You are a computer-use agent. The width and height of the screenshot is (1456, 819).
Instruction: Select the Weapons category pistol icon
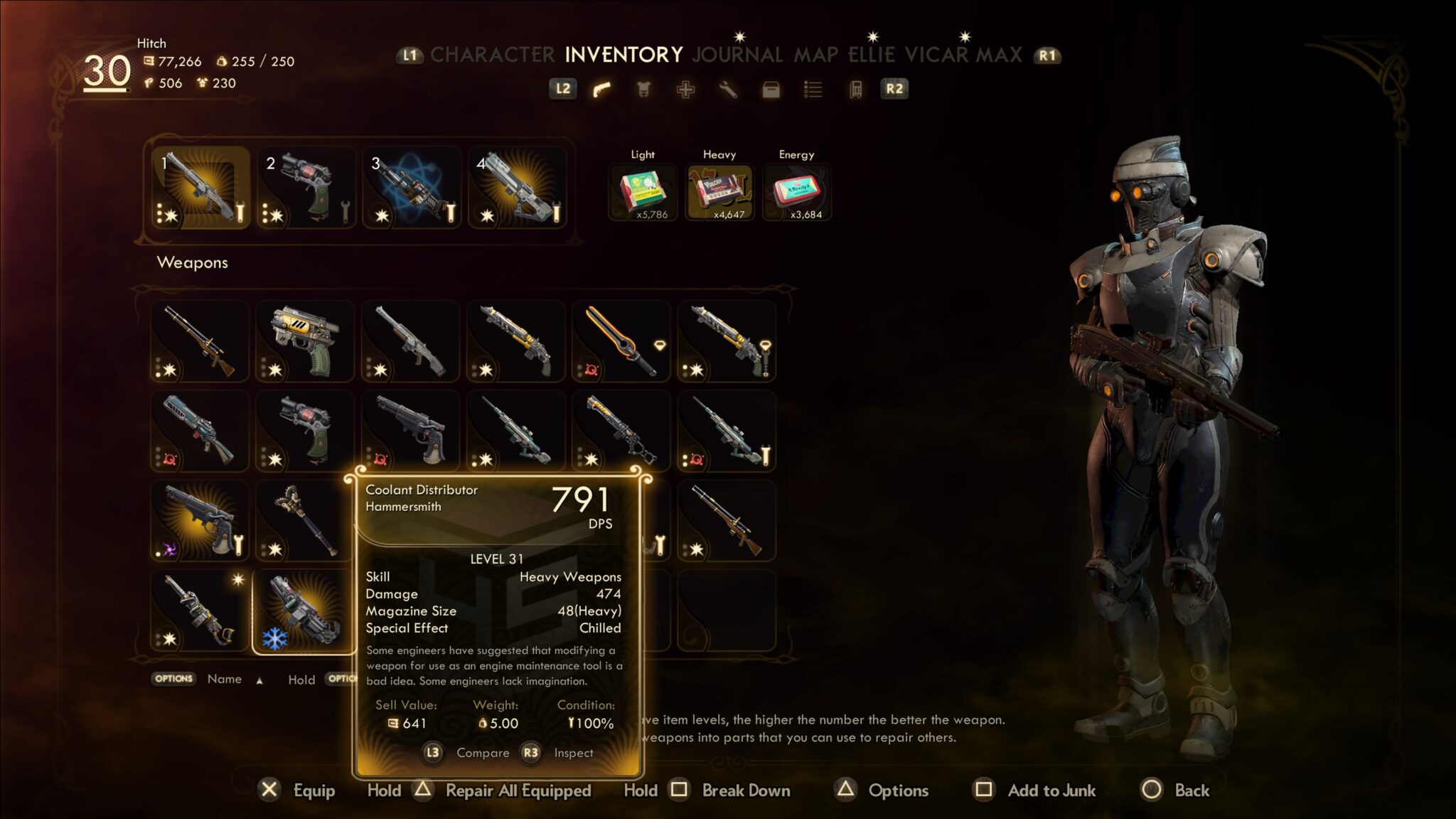click(601, 89)
